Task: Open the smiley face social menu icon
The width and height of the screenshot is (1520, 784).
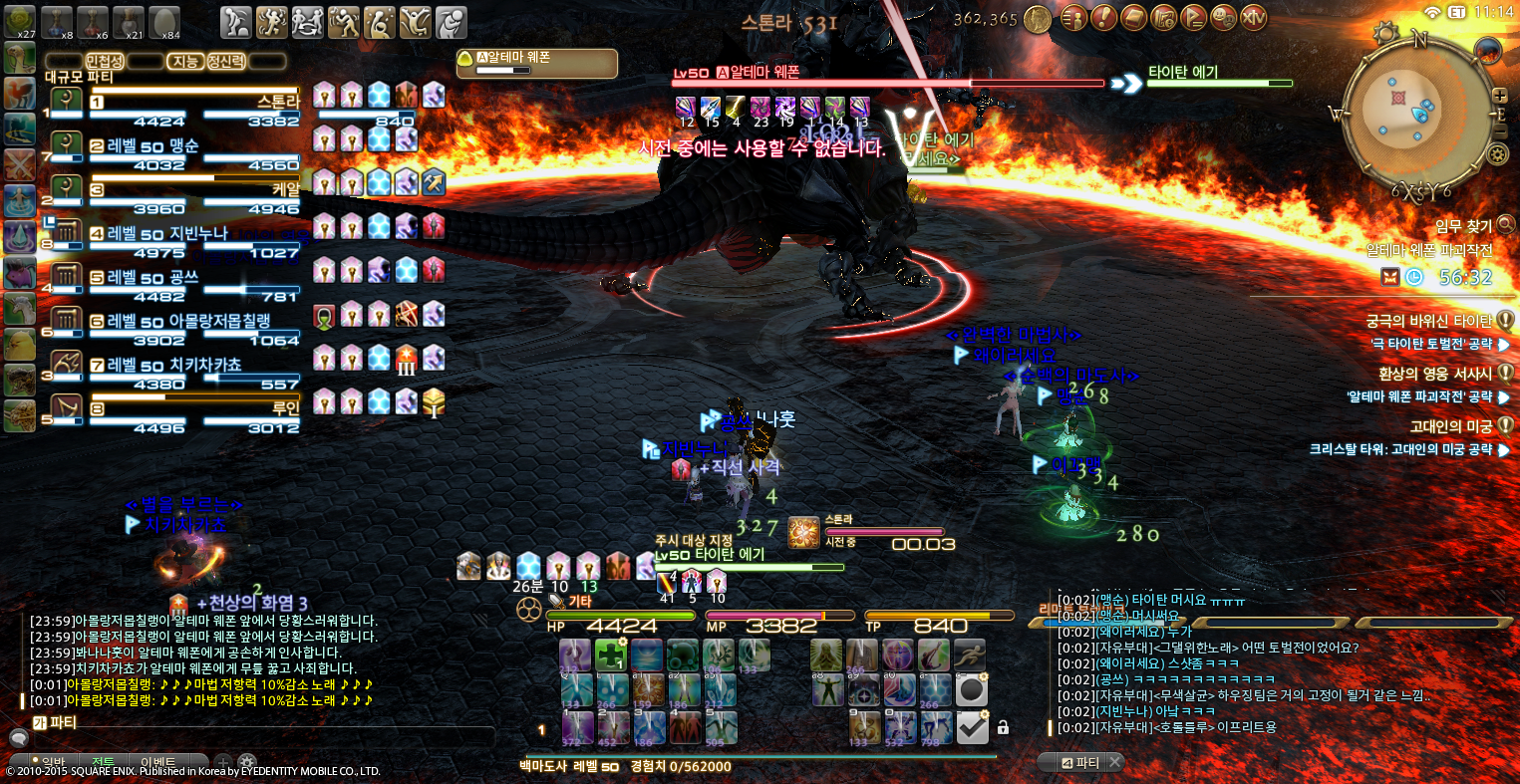Action: [1224, 17]
